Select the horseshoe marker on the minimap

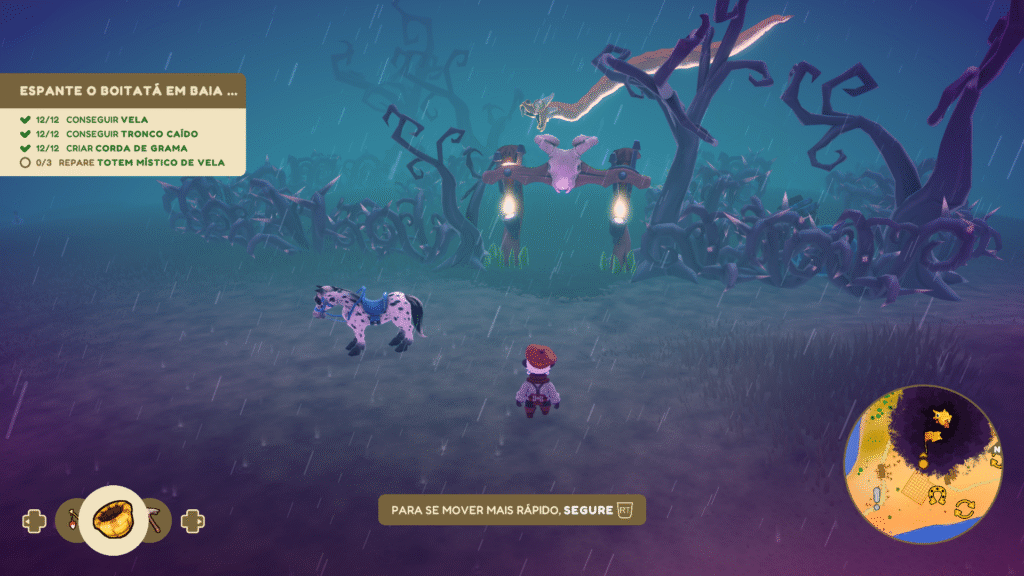pyautogui.click(x=937, y=493)
